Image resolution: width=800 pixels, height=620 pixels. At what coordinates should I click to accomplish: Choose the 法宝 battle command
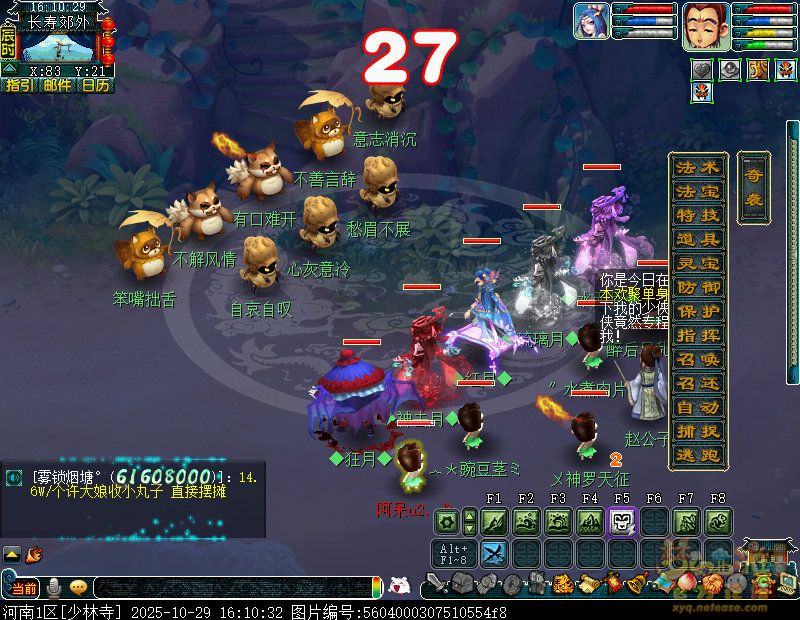(x=697, y=192)
